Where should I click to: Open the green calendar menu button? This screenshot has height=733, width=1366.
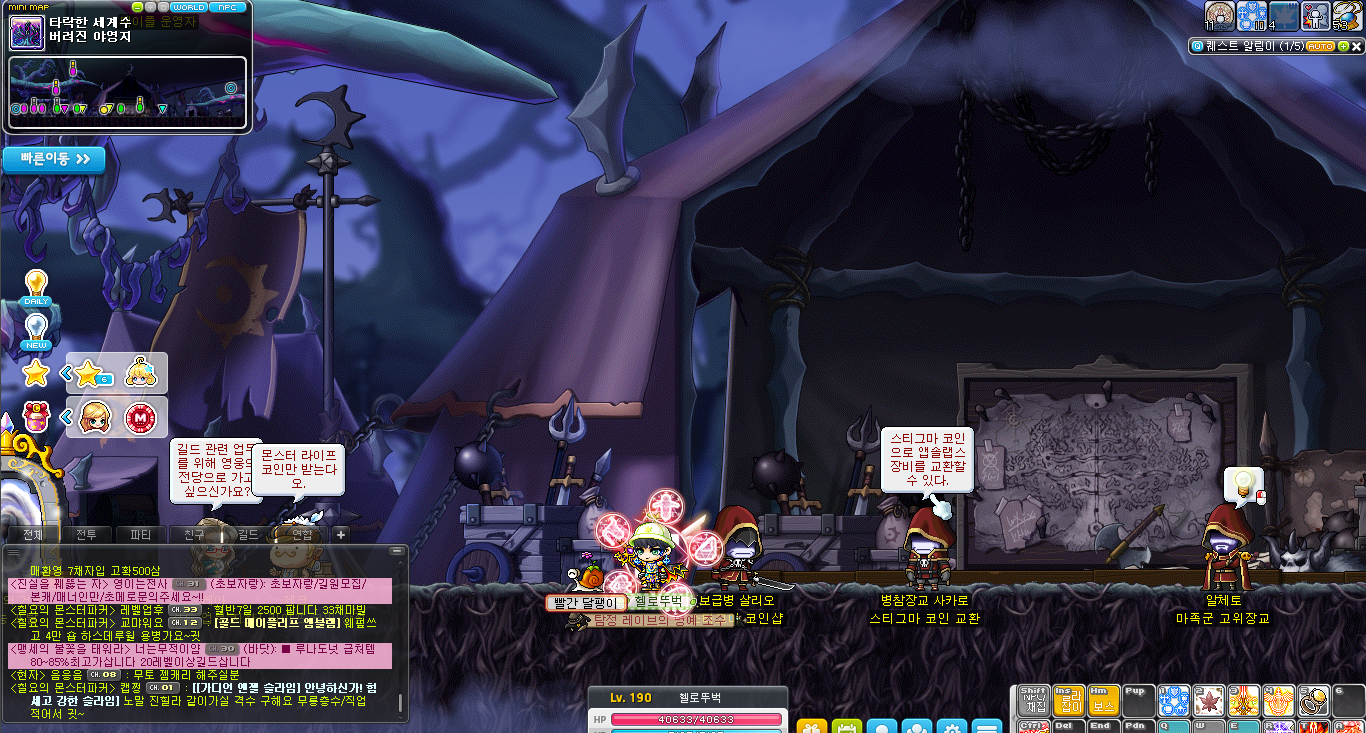coord(846,727)
